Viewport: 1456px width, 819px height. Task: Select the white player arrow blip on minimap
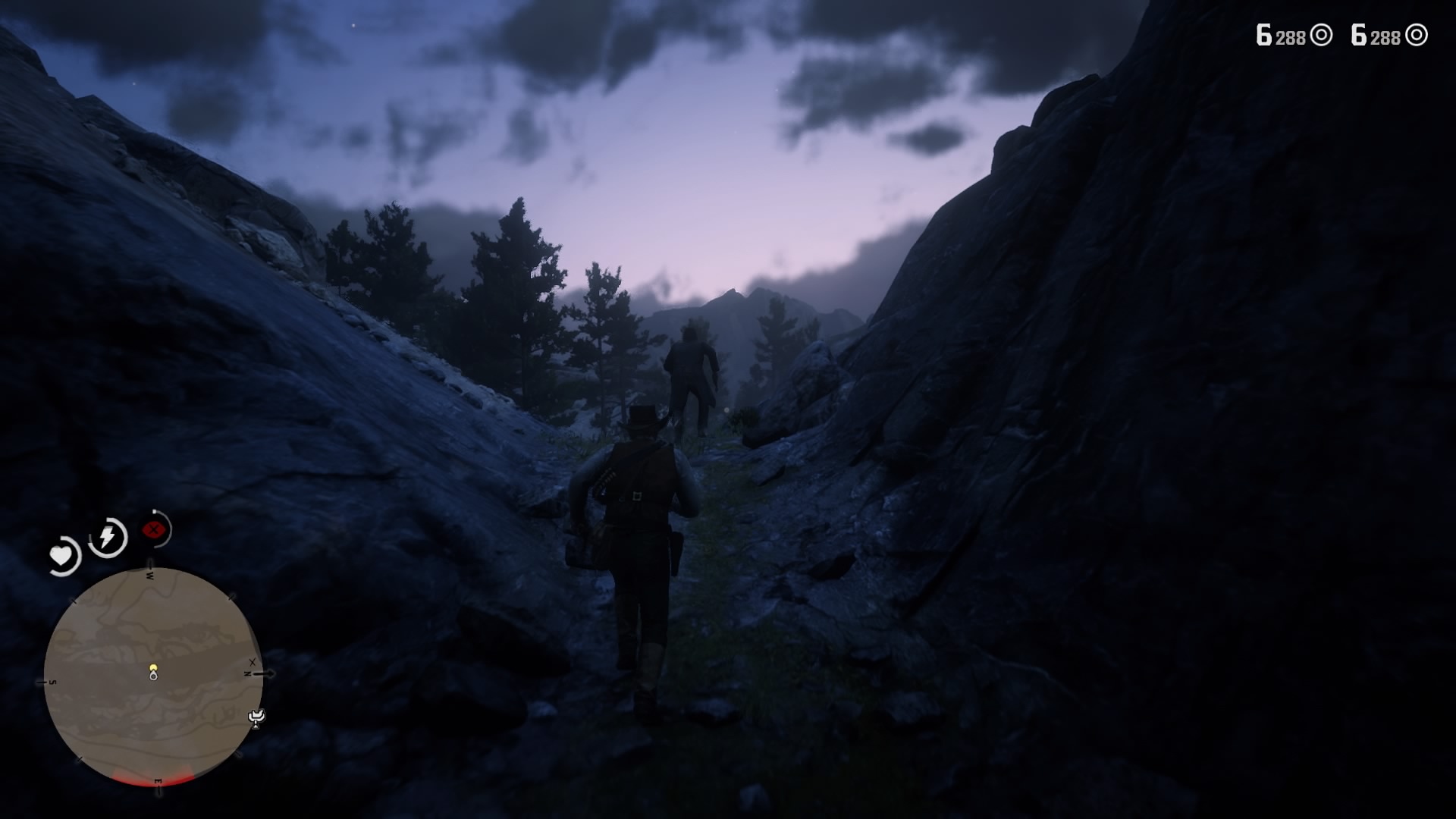coord(153,676)
